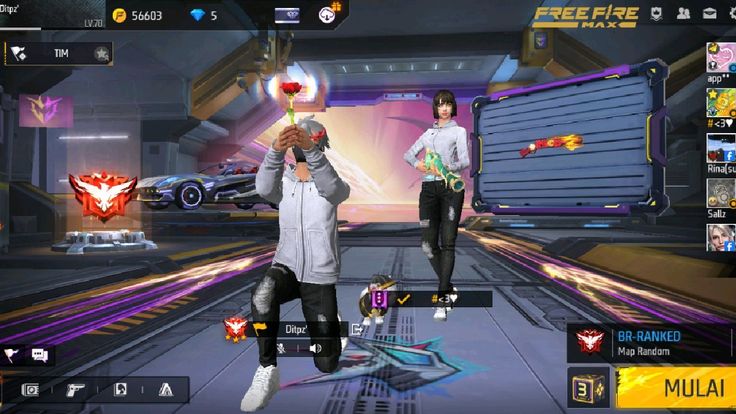This screenshot has height=414, width=736.
Task: Open the vault safe icon
Action: (x=30, y=389)
